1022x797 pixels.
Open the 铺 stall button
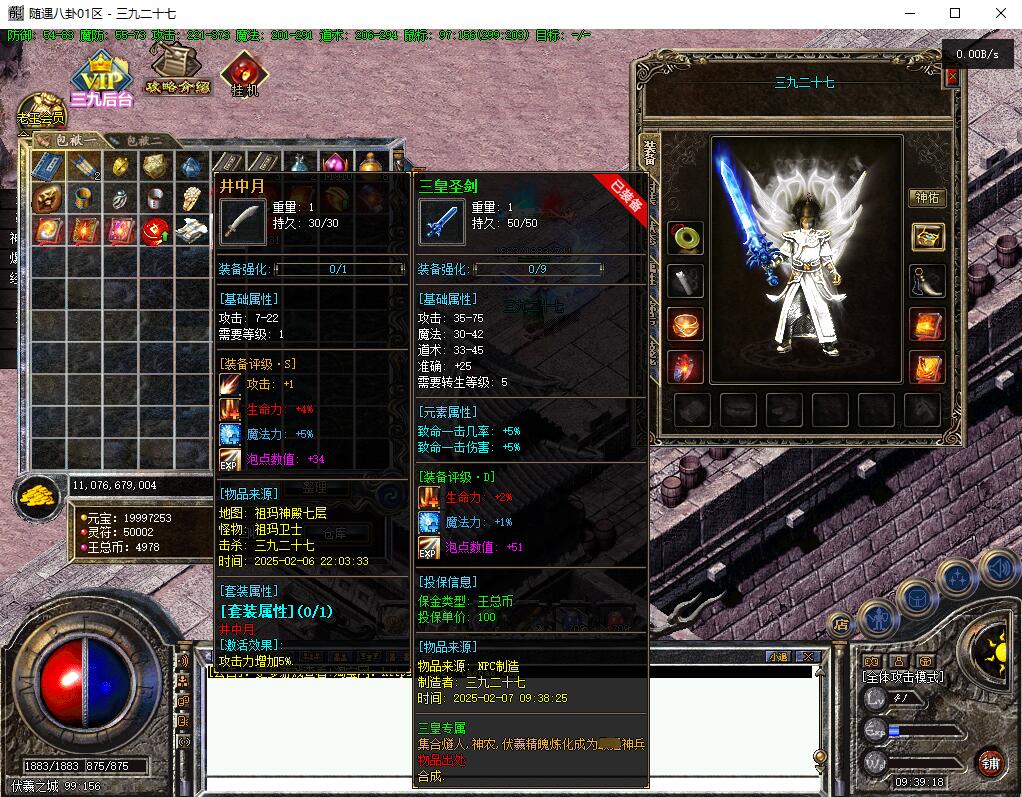[x=990, y=764]
